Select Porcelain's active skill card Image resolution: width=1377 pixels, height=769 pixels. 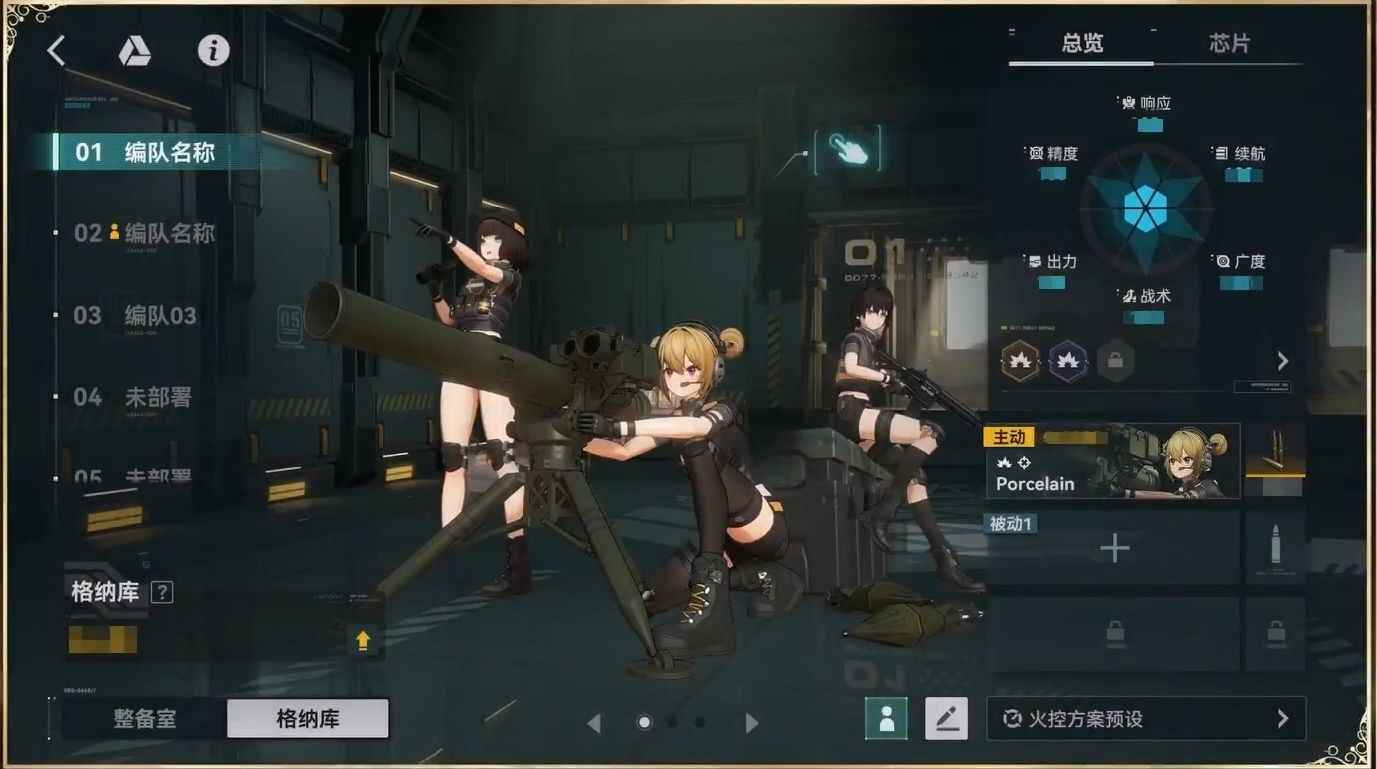pyautogui.click(x=1112, y=462)
